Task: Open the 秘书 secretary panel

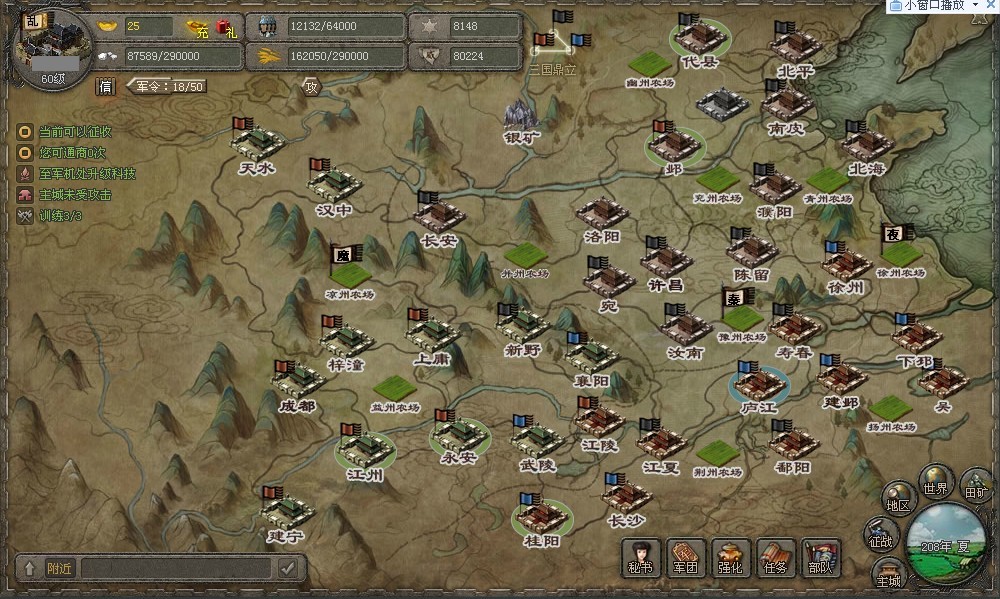Action: click(640, 557)
